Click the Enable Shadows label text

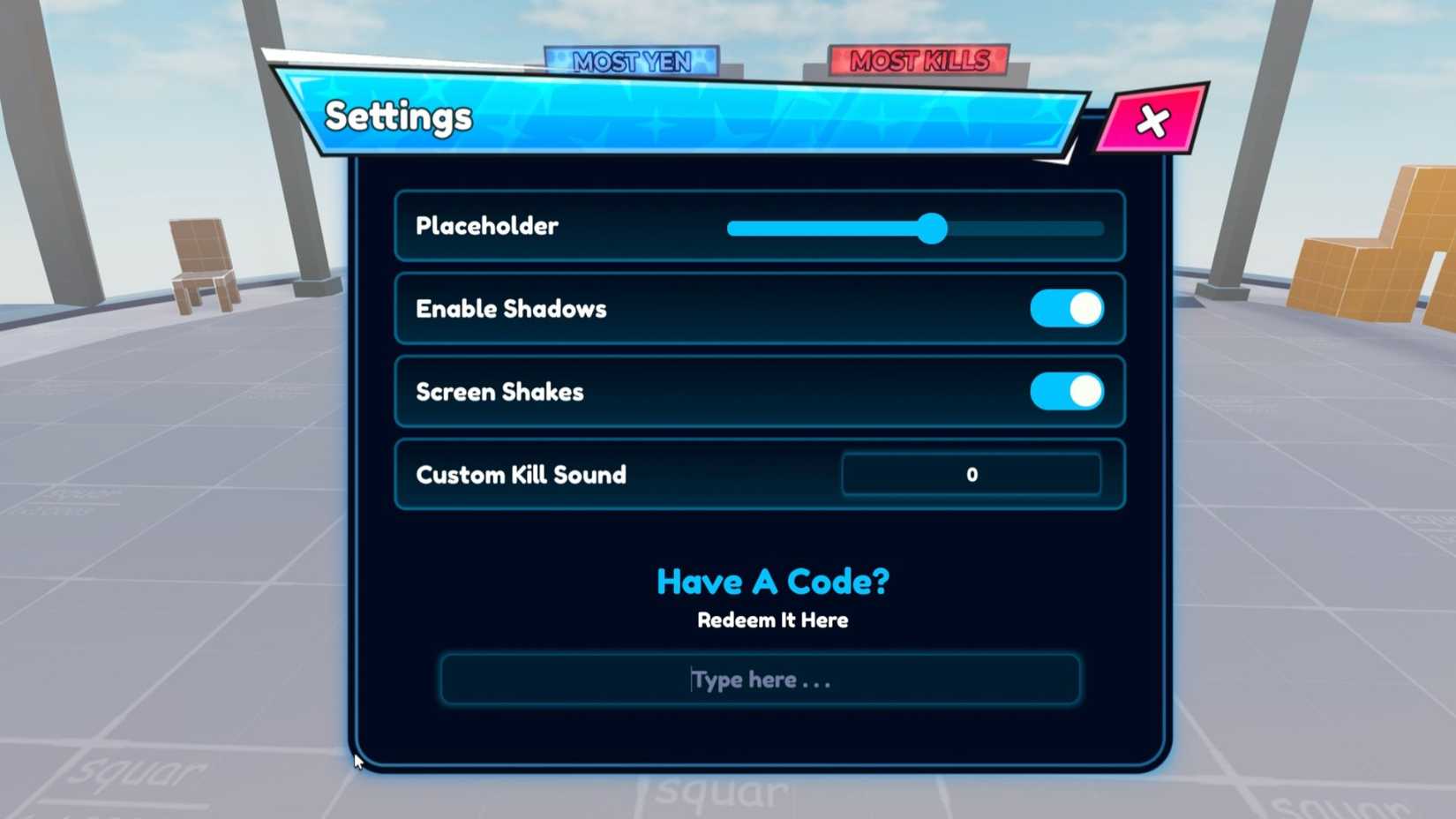pos(510,309)
